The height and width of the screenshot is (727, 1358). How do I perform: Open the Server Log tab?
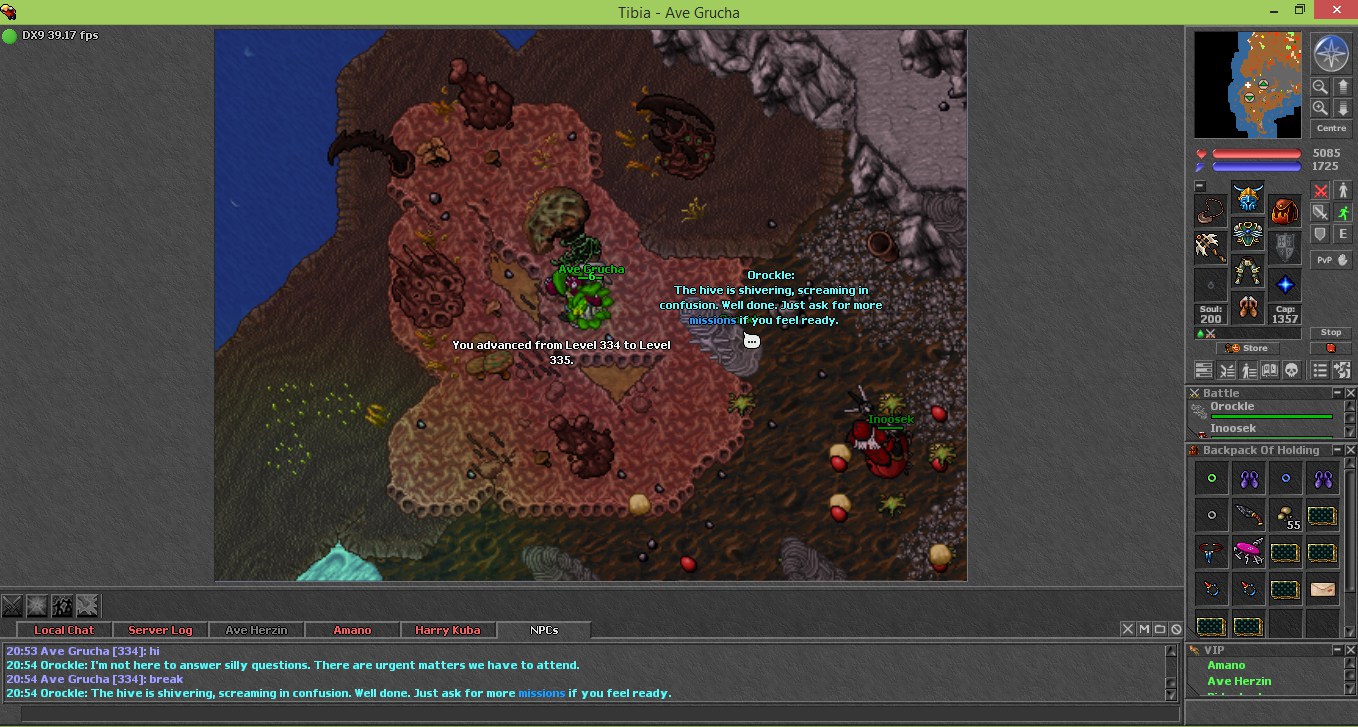160,630
